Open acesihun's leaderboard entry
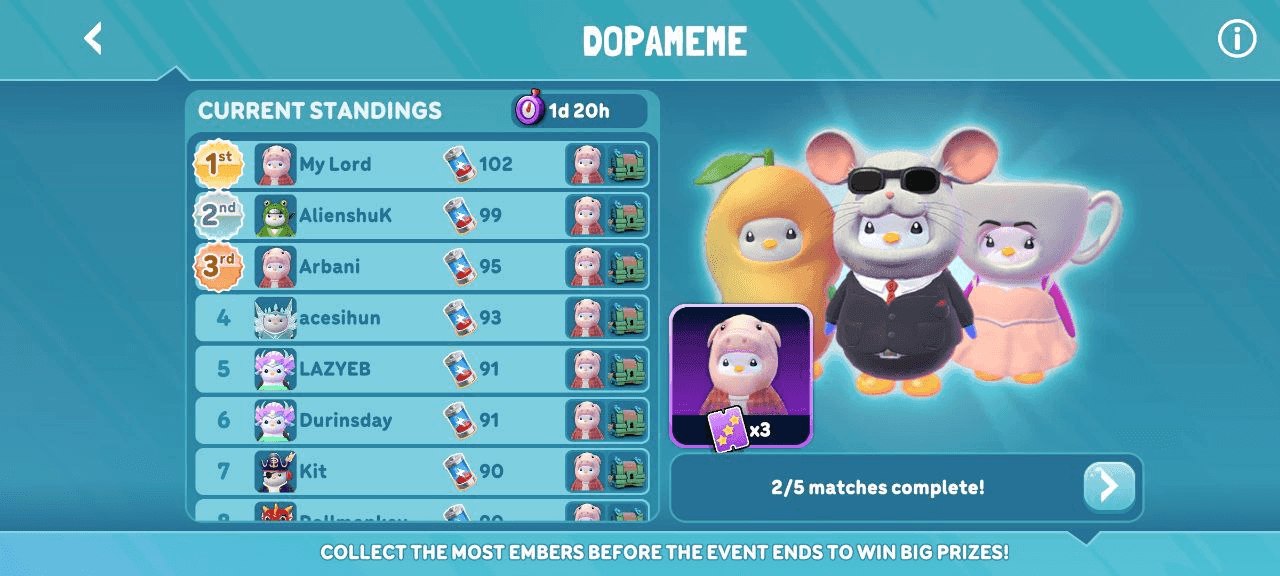This screenshot has width=1280, height=576. pos(420,318)
